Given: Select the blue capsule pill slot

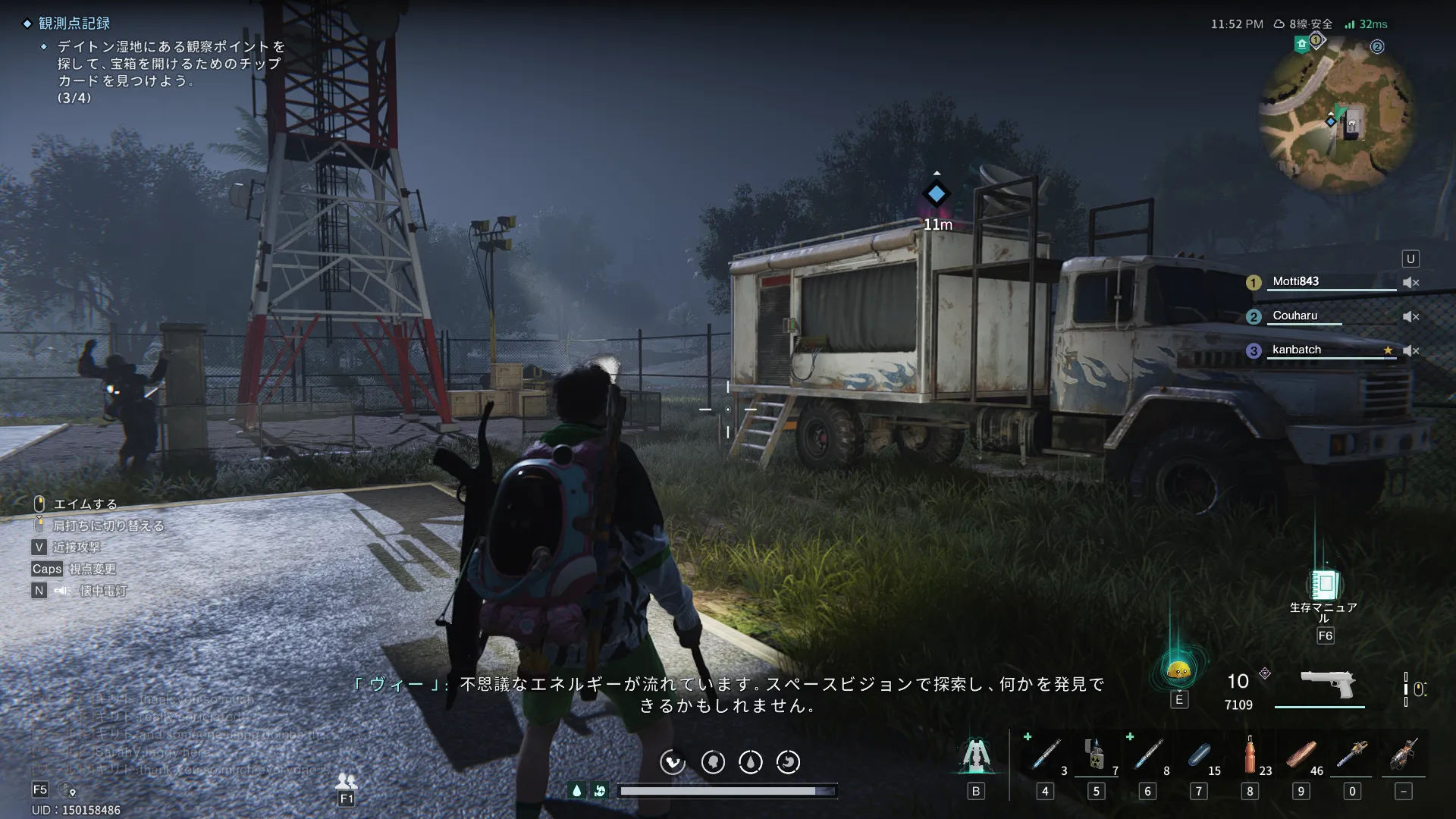Looking at the screenshot, I should pyautogui.click(x=1198, y=756).
